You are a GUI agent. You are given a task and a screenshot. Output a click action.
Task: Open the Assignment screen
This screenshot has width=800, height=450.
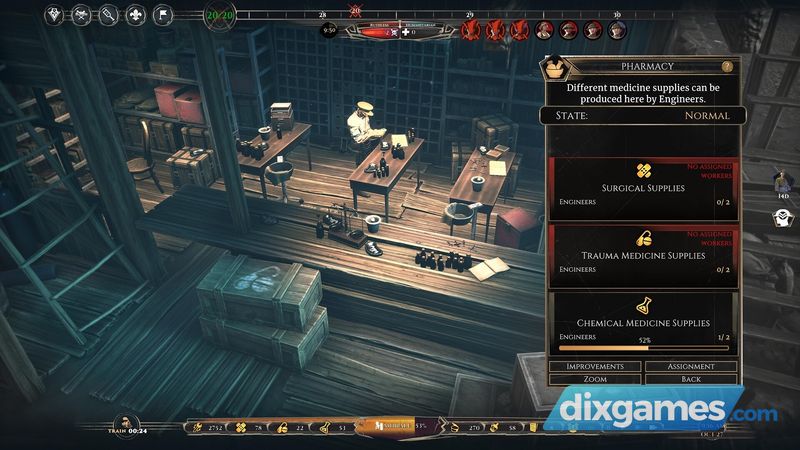tap(691, 366)
